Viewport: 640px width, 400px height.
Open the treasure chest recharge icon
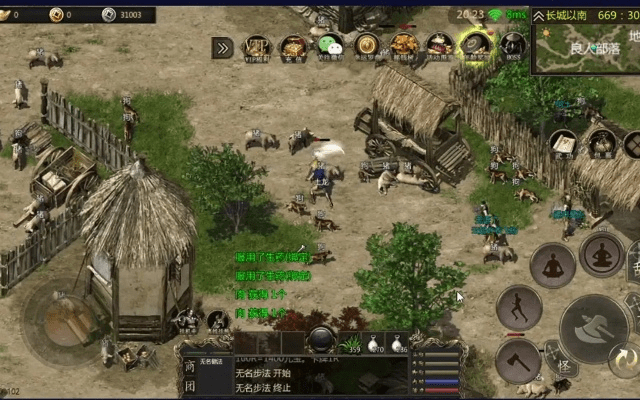[293, 46]
